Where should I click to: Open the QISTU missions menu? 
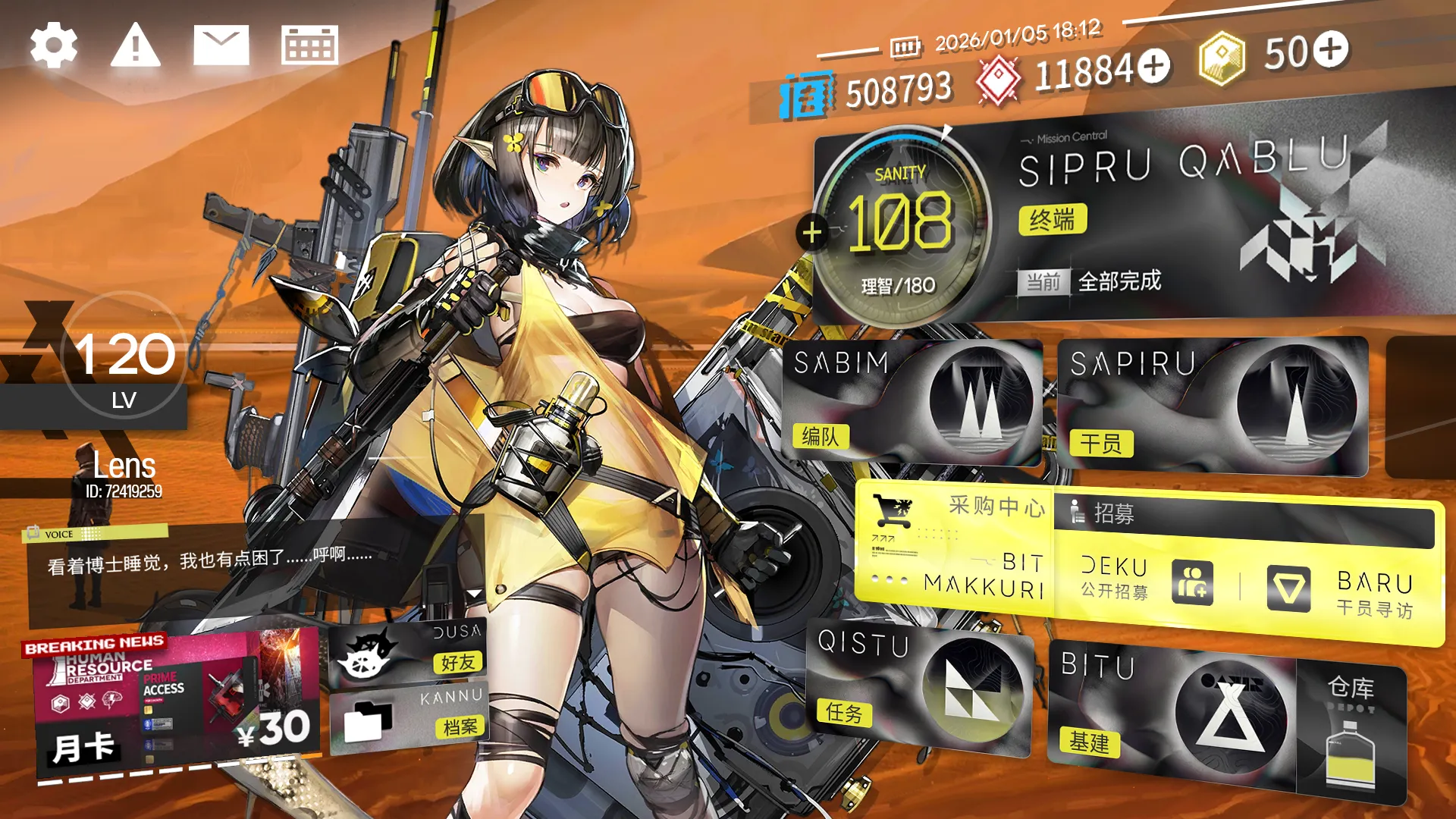pos(918,686)
